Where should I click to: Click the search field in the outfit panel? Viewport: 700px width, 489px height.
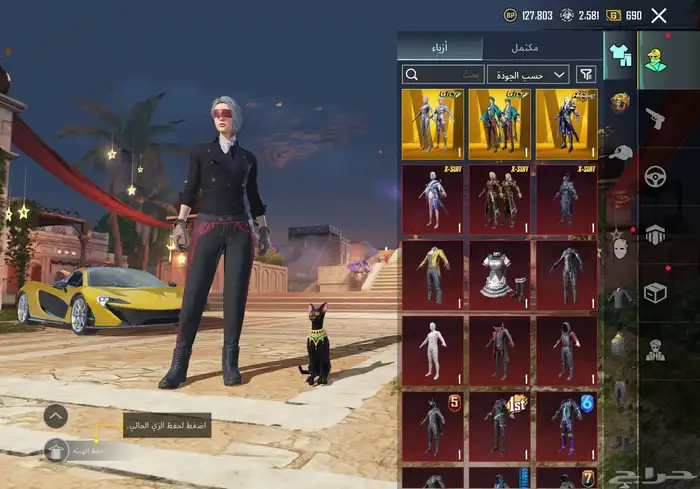pyautogui.click(x=443, y=74)
